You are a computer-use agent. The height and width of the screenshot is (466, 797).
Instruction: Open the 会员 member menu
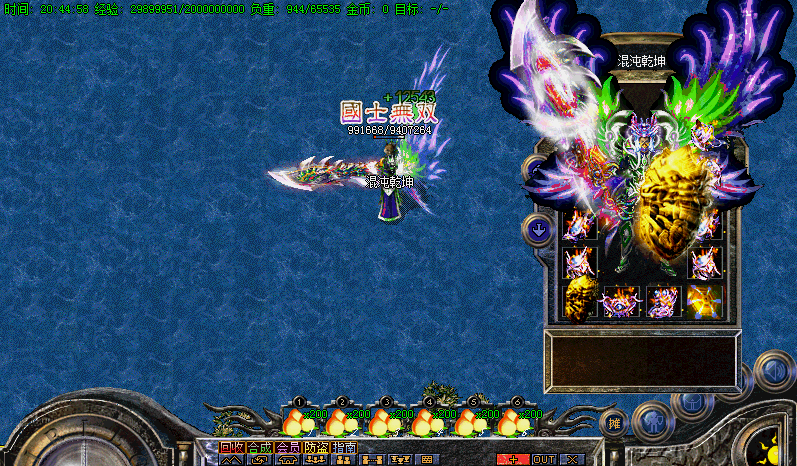(x=287, y=448)
